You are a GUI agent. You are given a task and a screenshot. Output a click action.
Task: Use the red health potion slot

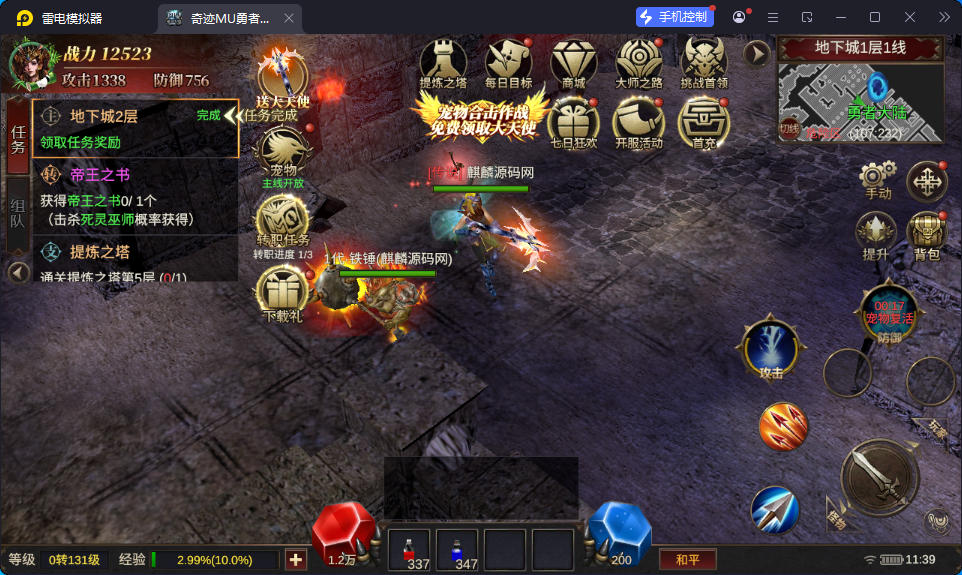pyautogui.click(x=408, y=550)
